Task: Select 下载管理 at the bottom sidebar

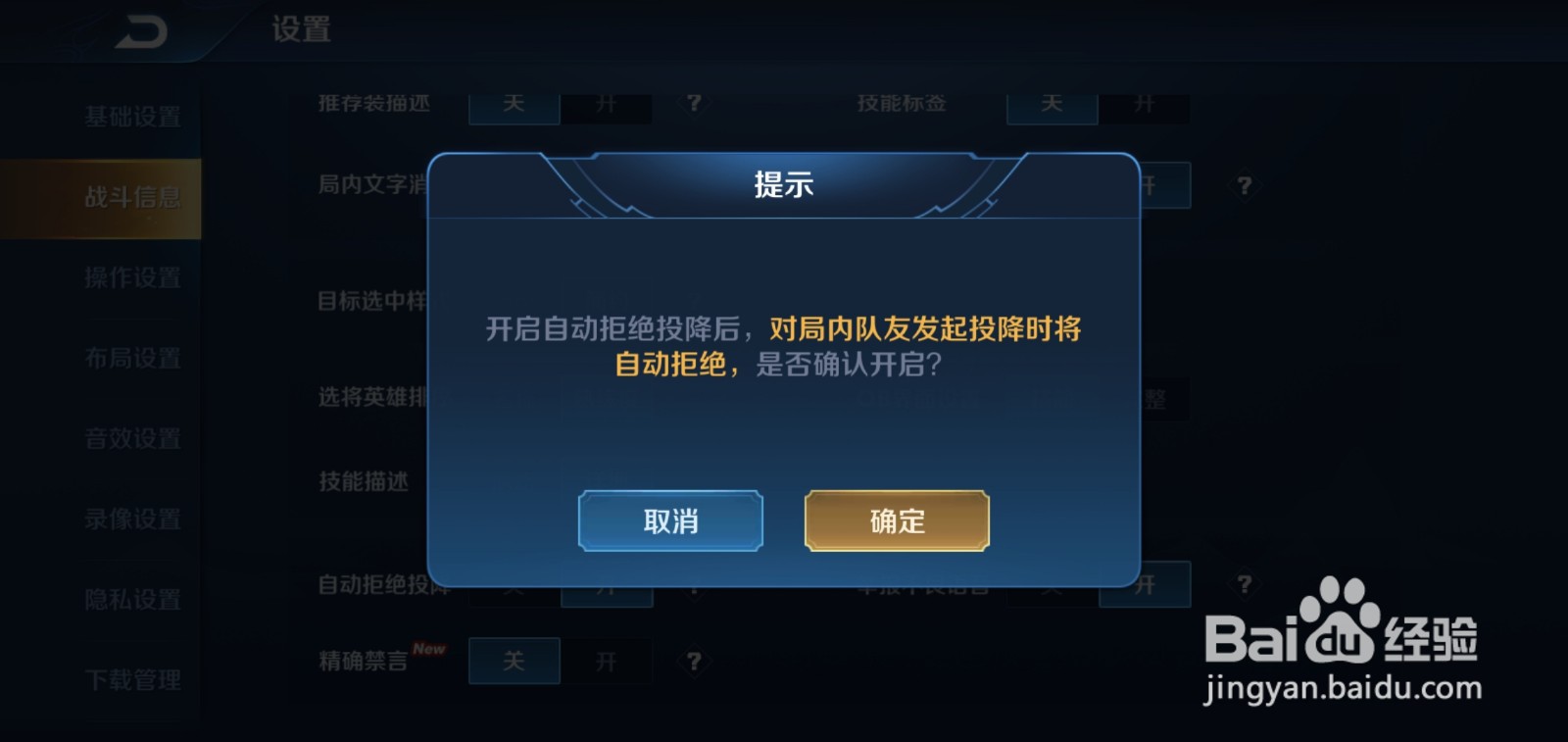Action: [132, 679]
